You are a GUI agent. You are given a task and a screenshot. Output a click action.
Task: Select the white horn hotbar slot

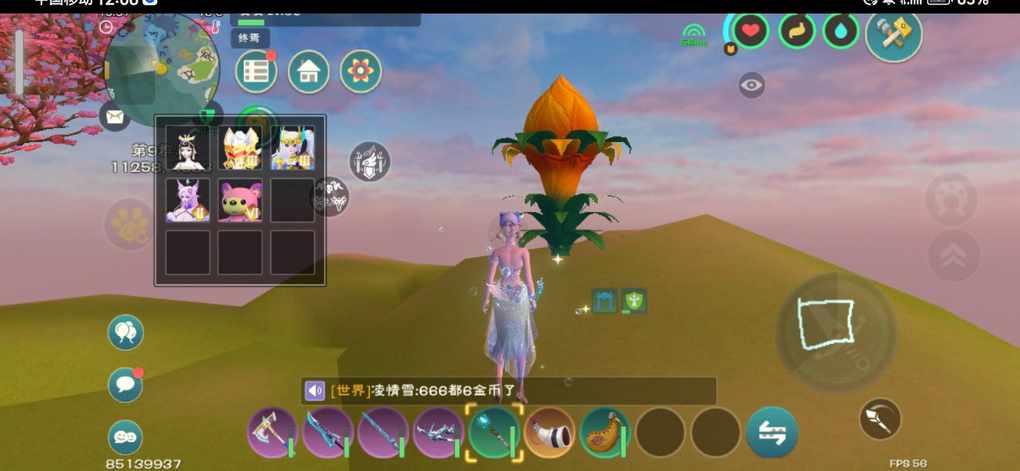pos(549,432)
